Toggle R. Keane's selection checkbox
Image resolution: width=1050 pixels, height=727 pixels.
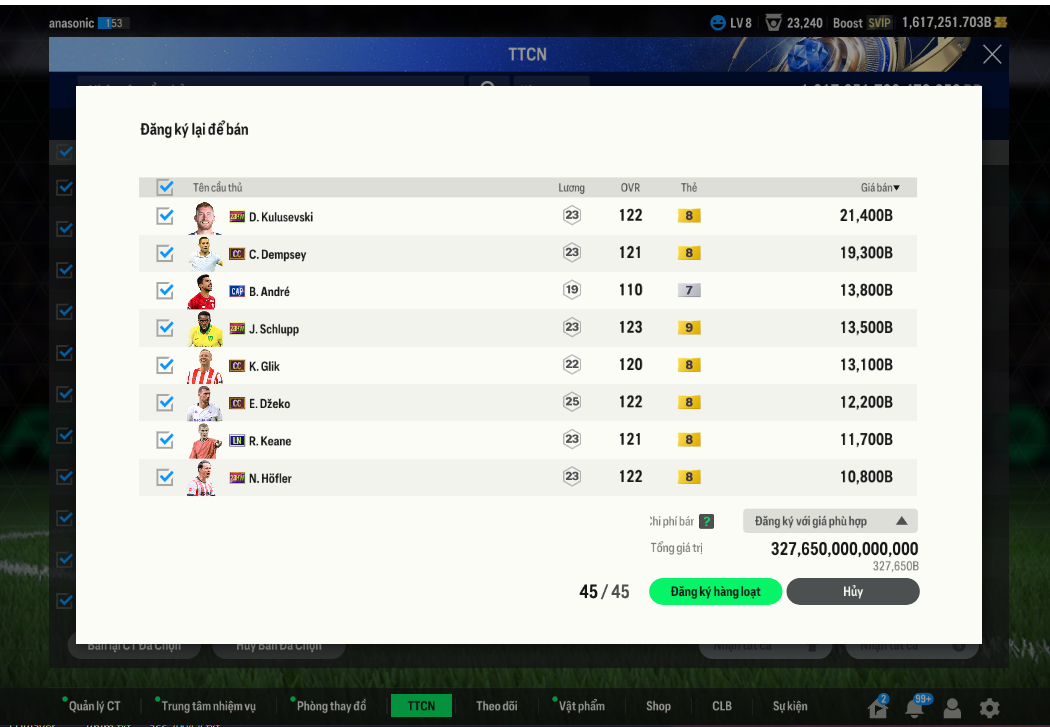165,440
